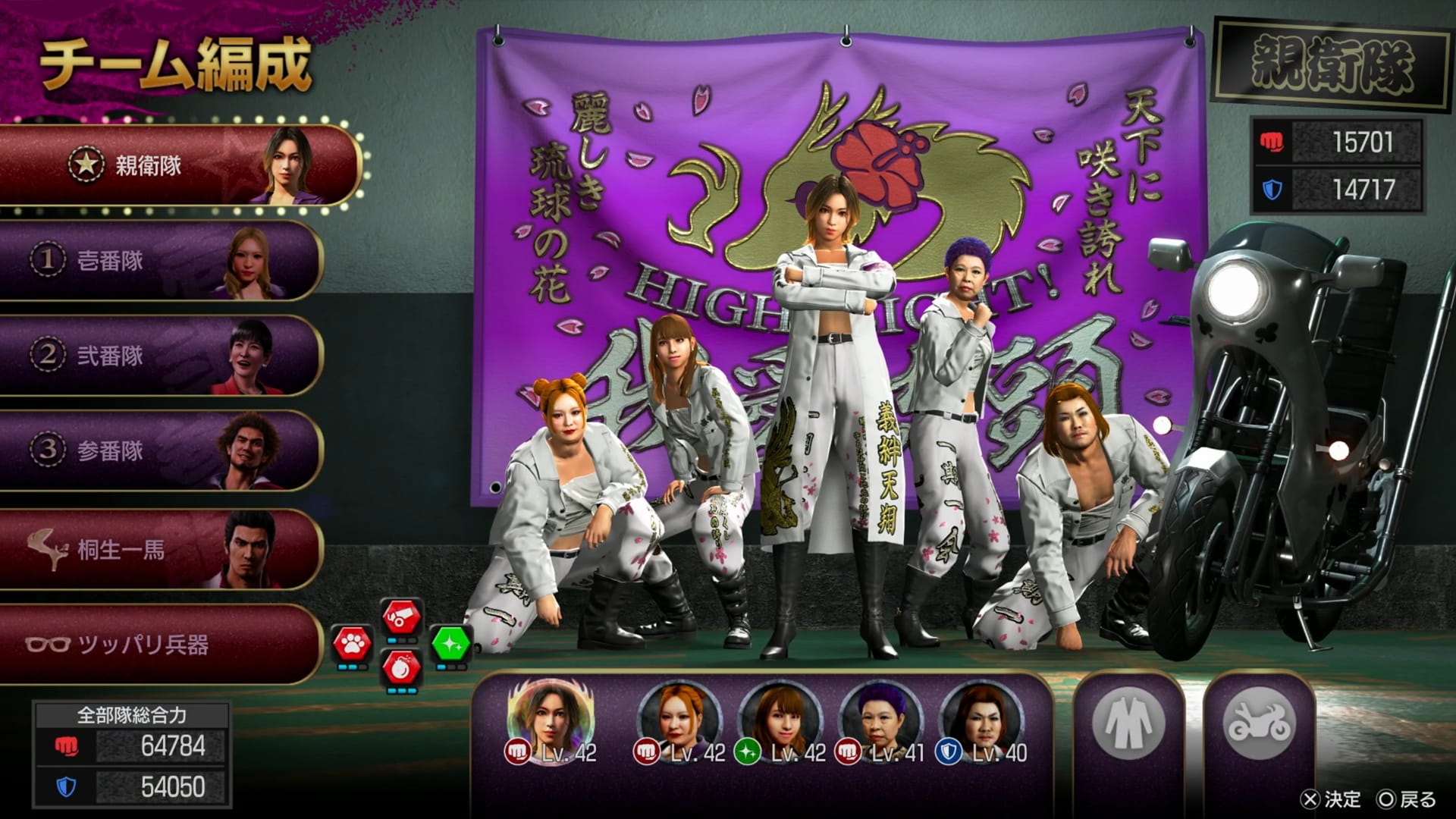This screenshot has height=819, width=1456.
Task: Select the 参番隊 squad entry
Action: click(x=159, y=450)
